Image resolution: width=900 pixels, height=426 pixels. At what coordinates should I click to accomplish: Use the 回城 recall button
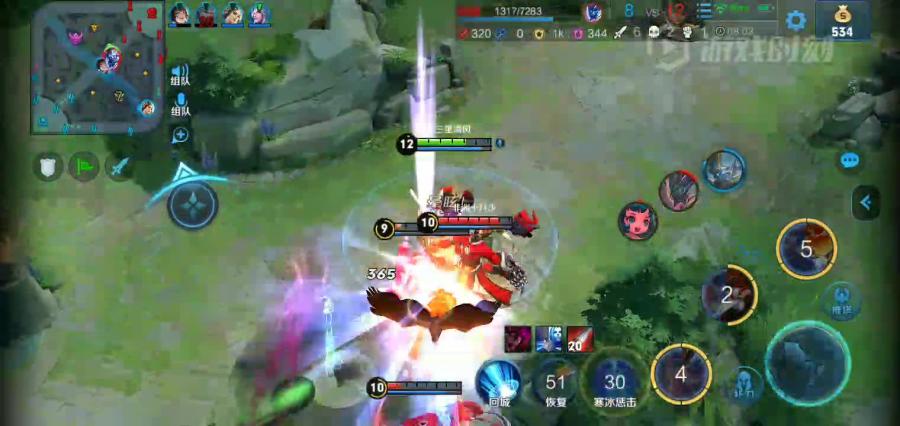point(498,382)
